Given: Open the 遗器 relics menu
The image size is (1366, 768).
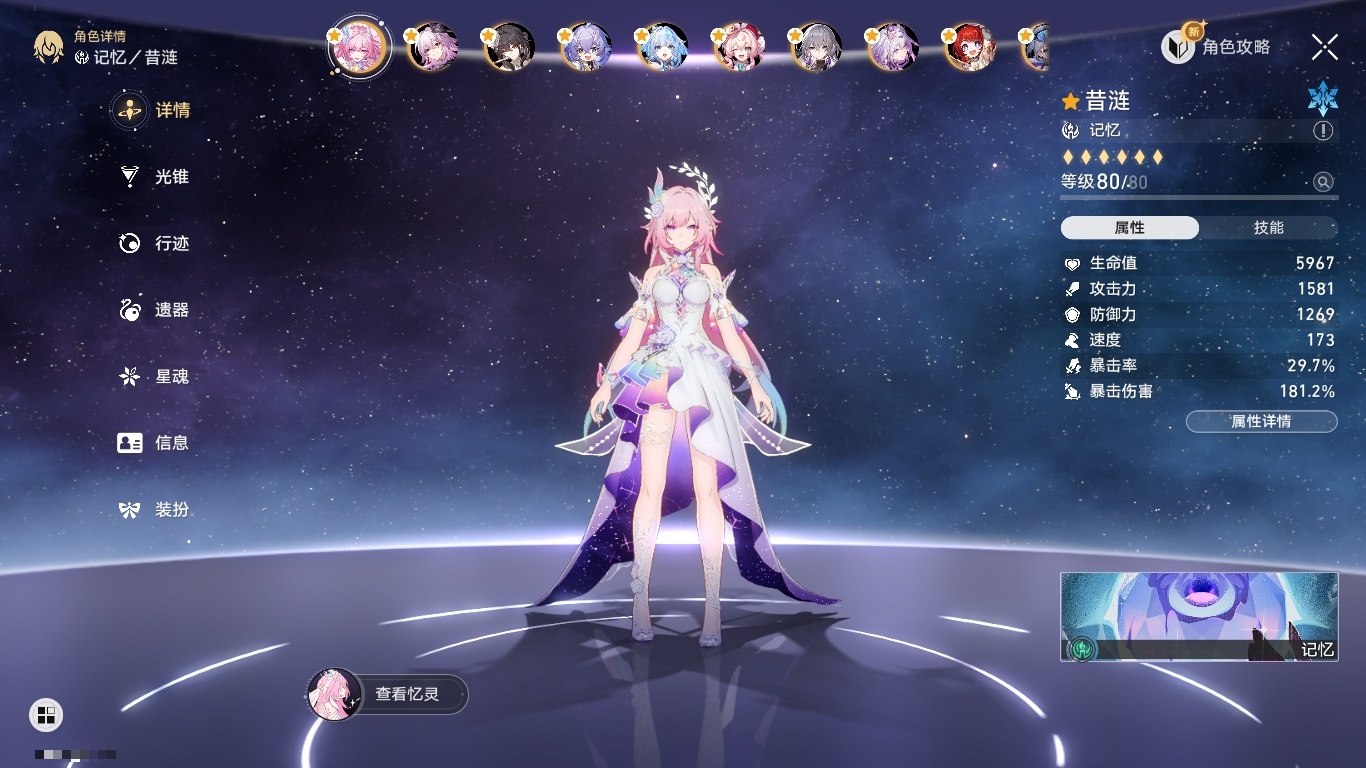Looking at the screenshot, I should pyautogui.click(x=153, y=310).
